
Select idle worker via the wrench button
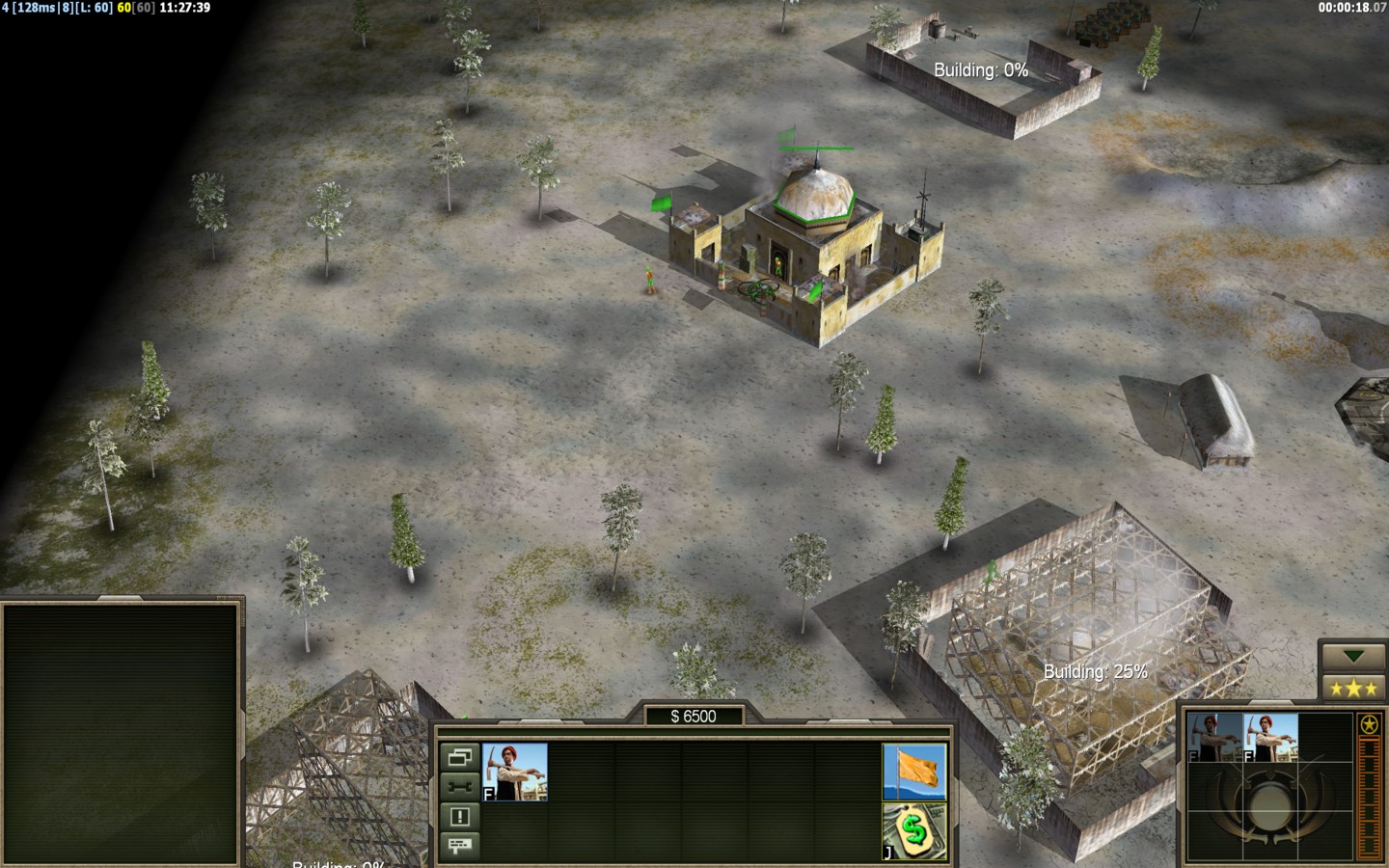point(460,786)
